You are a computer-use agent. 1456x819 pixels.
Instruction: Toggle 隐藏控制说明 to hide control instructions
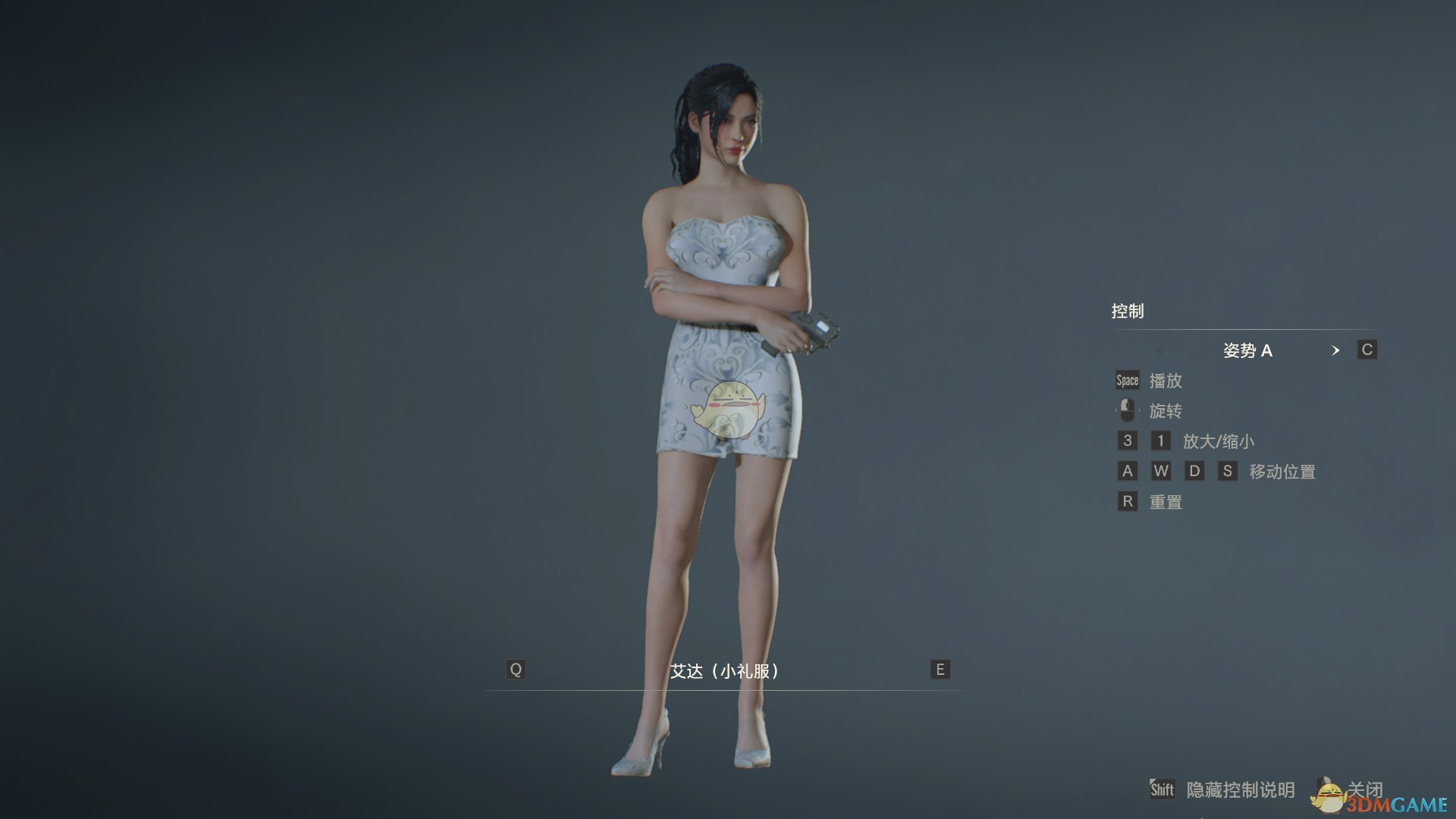[1241, 789]
